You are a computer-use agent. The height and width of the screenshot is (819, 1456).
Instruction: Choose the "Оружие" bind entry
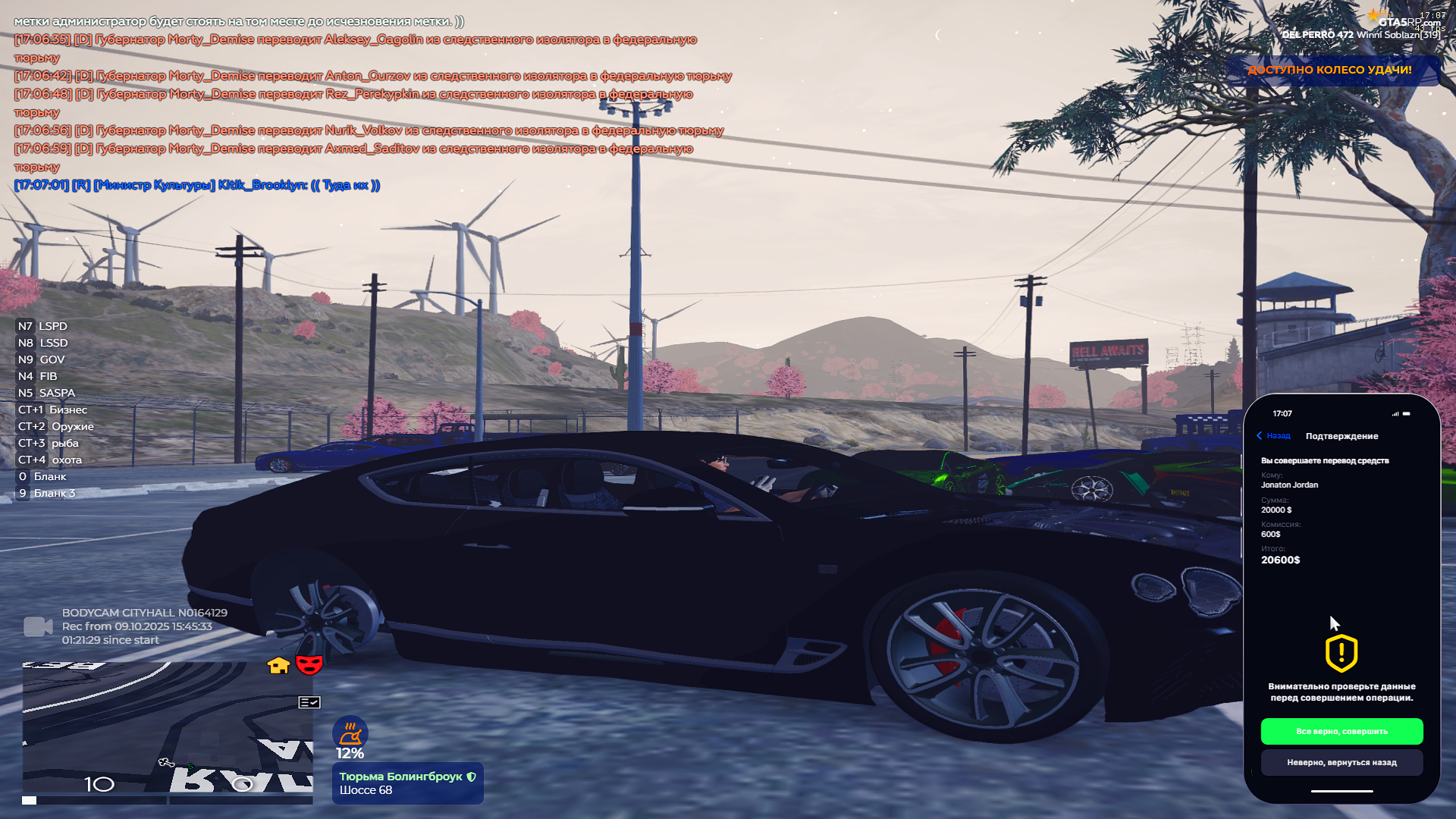point(56,426)
